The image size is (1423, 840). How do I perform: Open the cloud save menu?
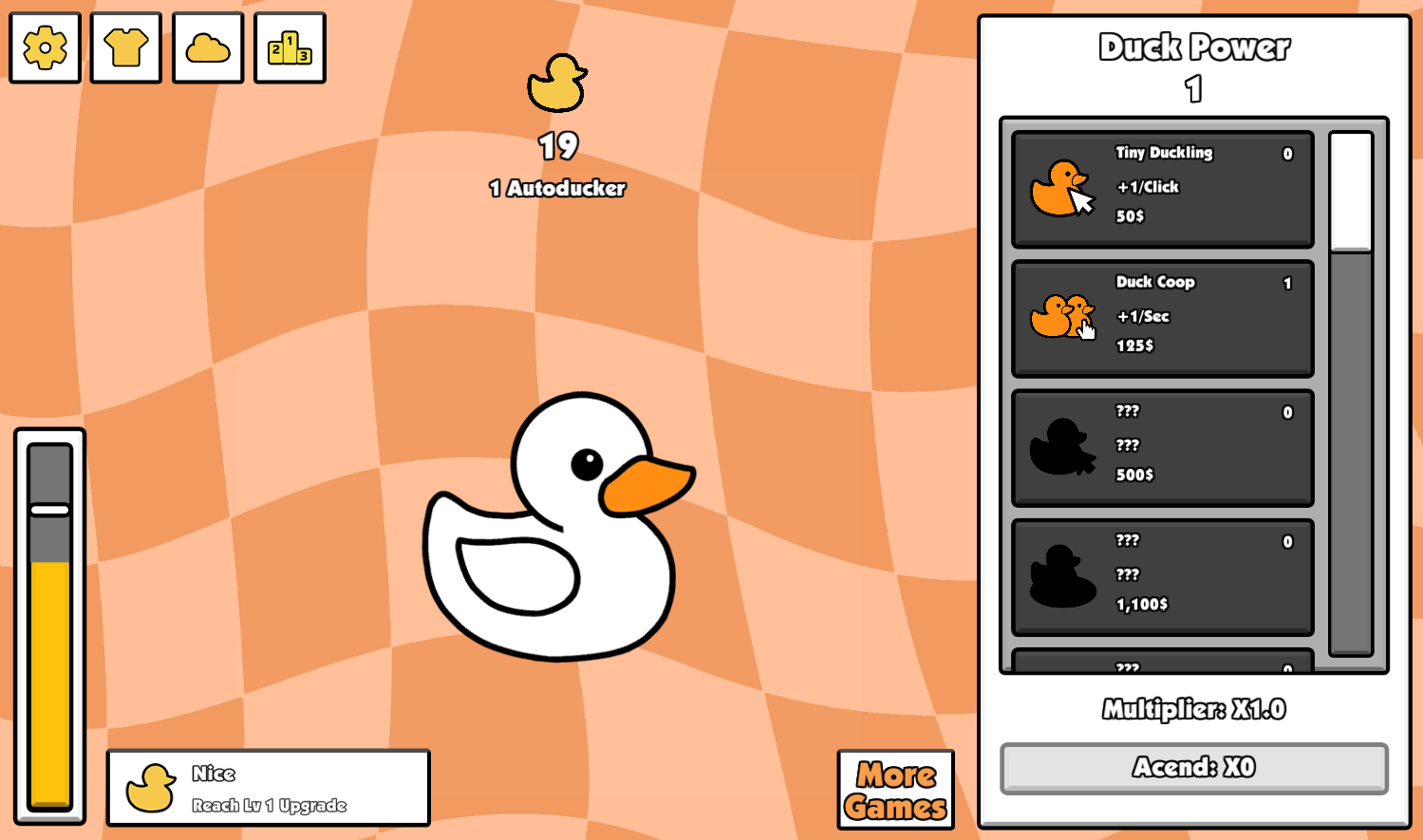tap(207, 48)
